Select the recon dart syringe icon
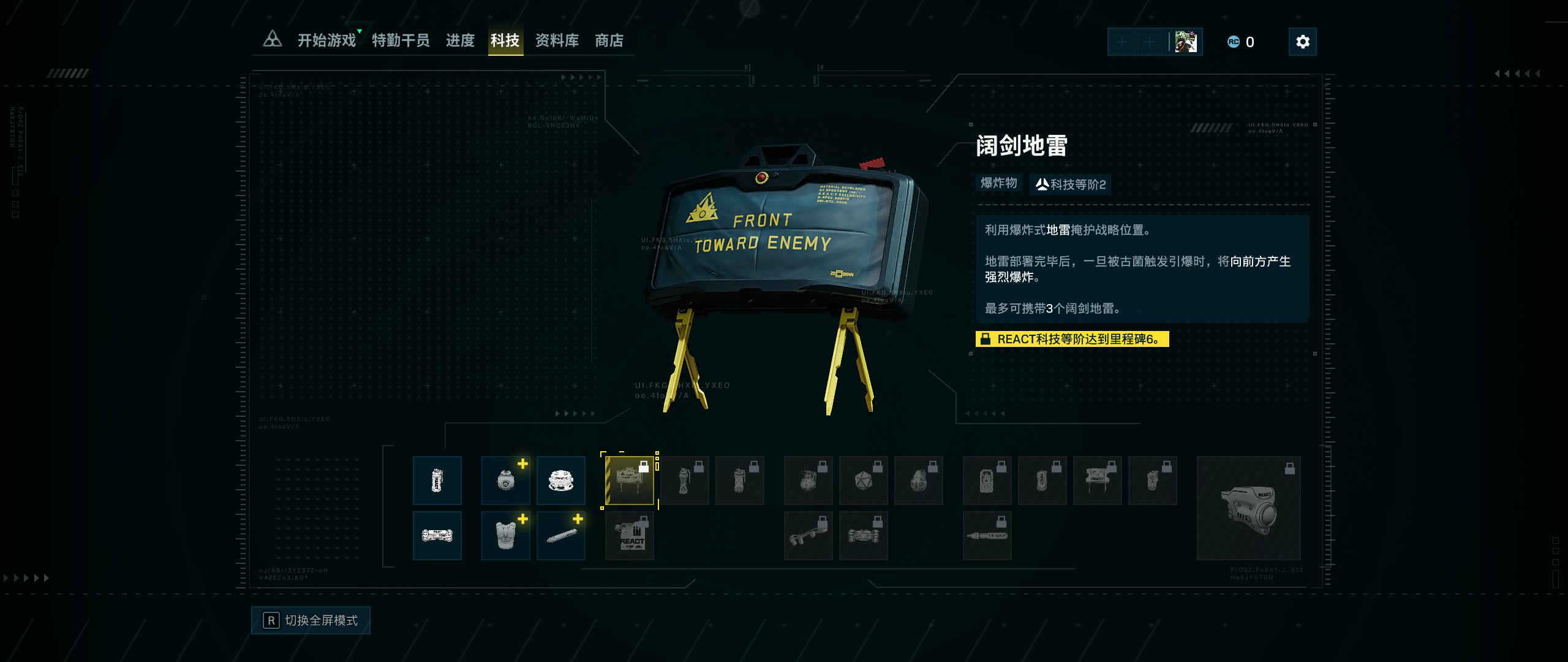Screen dimensions: 1568x662 point(562,535)
